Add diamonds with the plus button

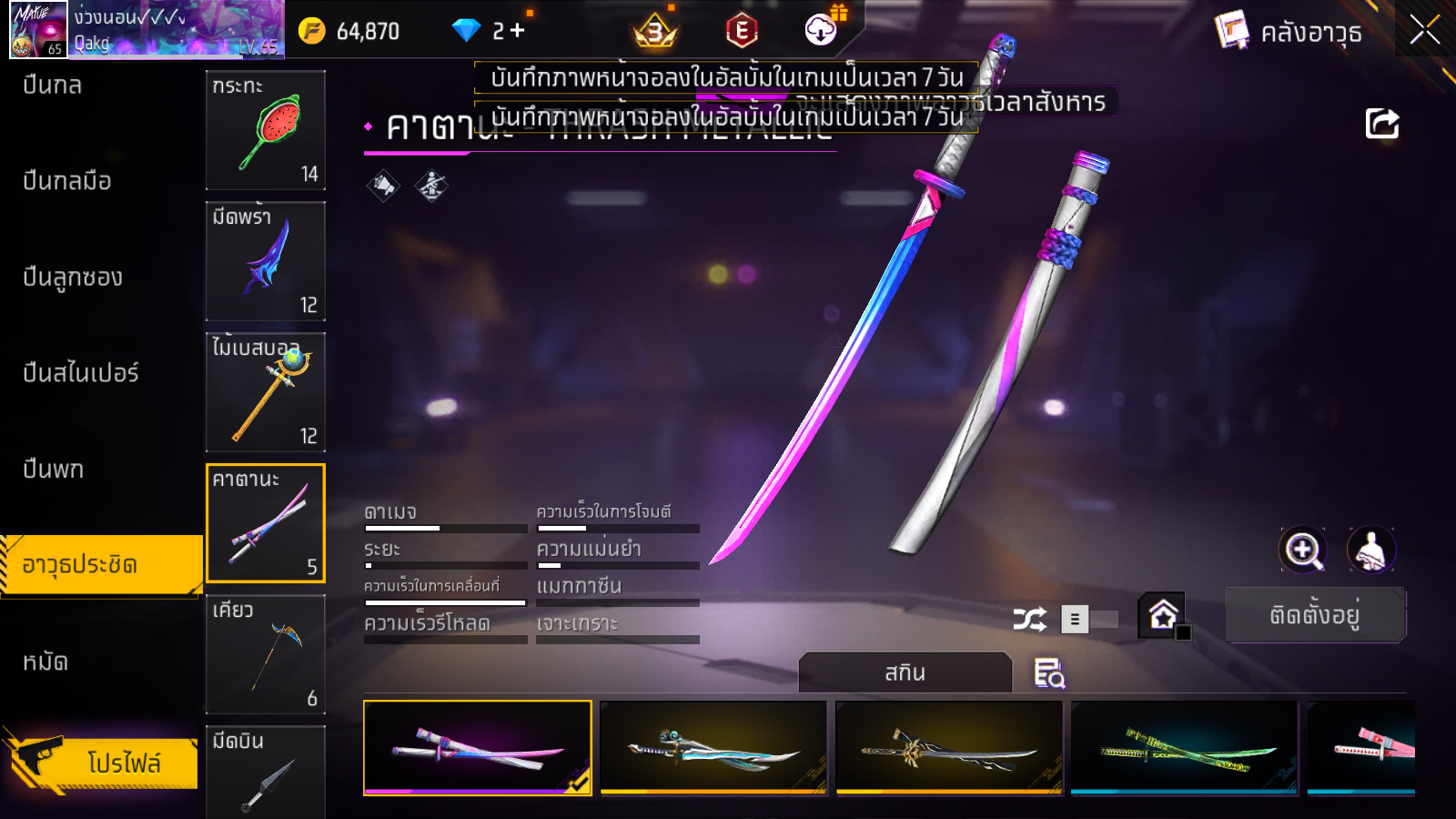(x=518, y=31)
